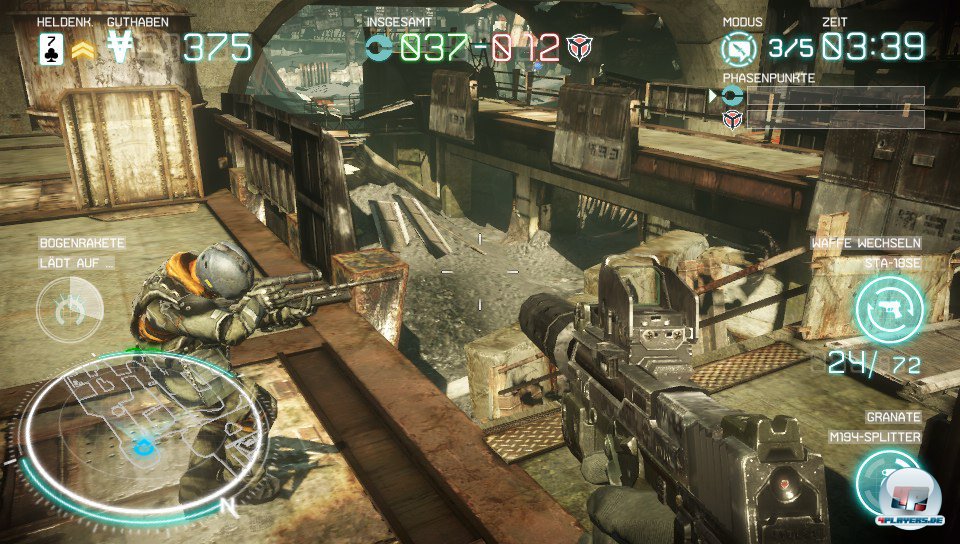Select the playing card rank icon
The height and width of the screenshot is (544, 960).
point(51,48)
